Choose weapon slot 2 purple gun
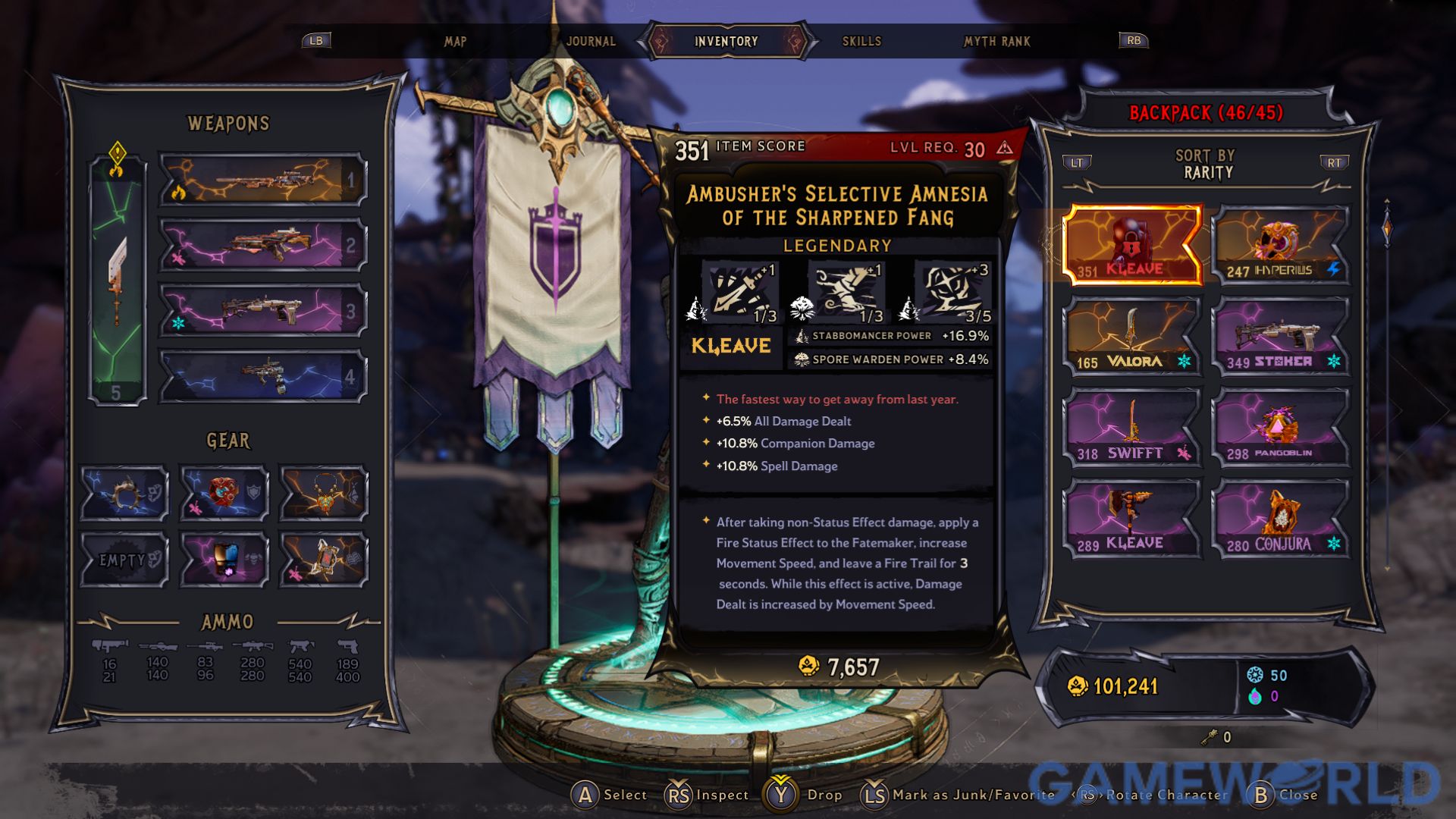The image size is (1456, 819). pos(262,246)
